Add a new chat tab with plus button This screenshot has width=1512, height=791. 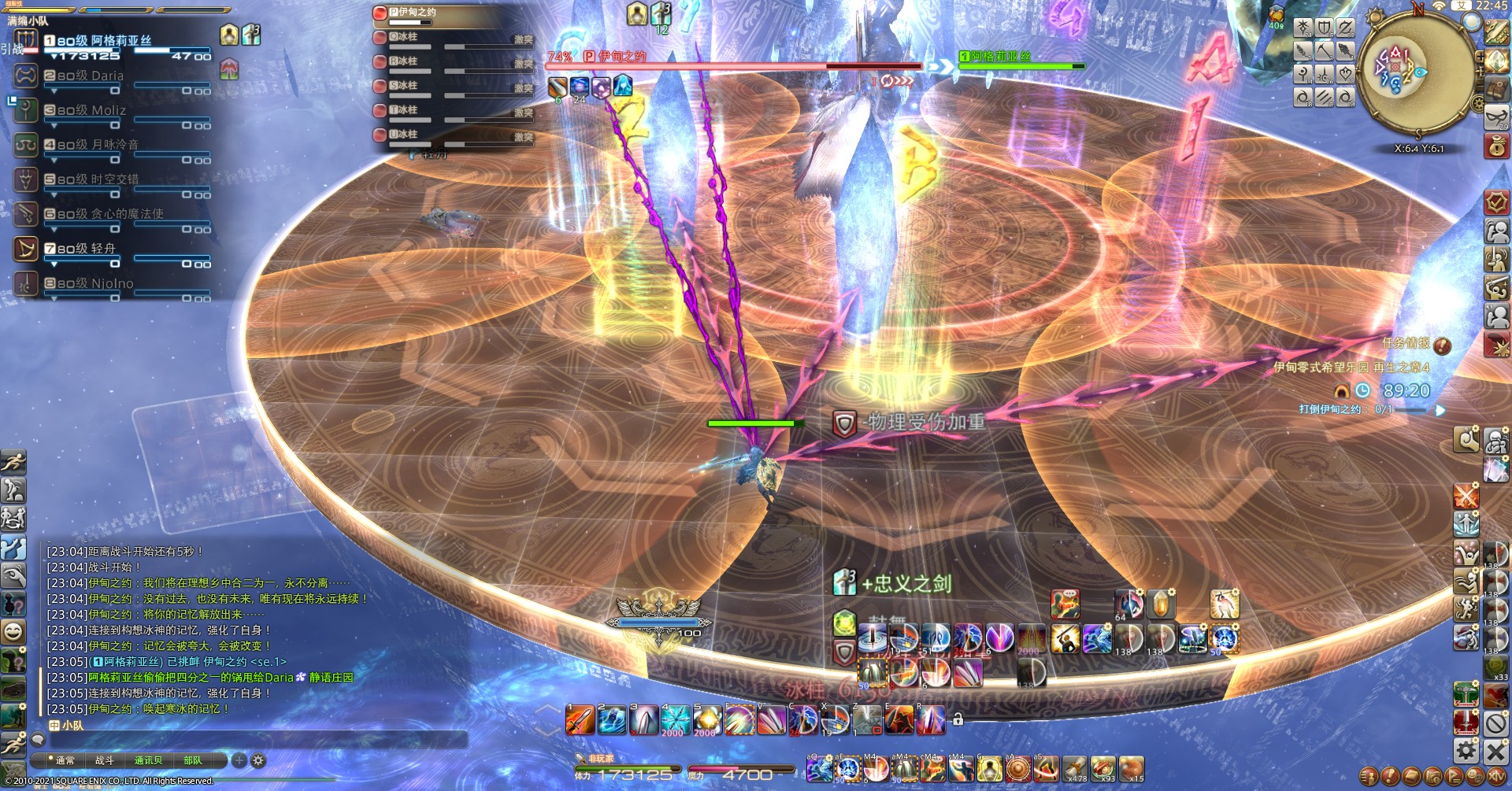coord(239,760)
